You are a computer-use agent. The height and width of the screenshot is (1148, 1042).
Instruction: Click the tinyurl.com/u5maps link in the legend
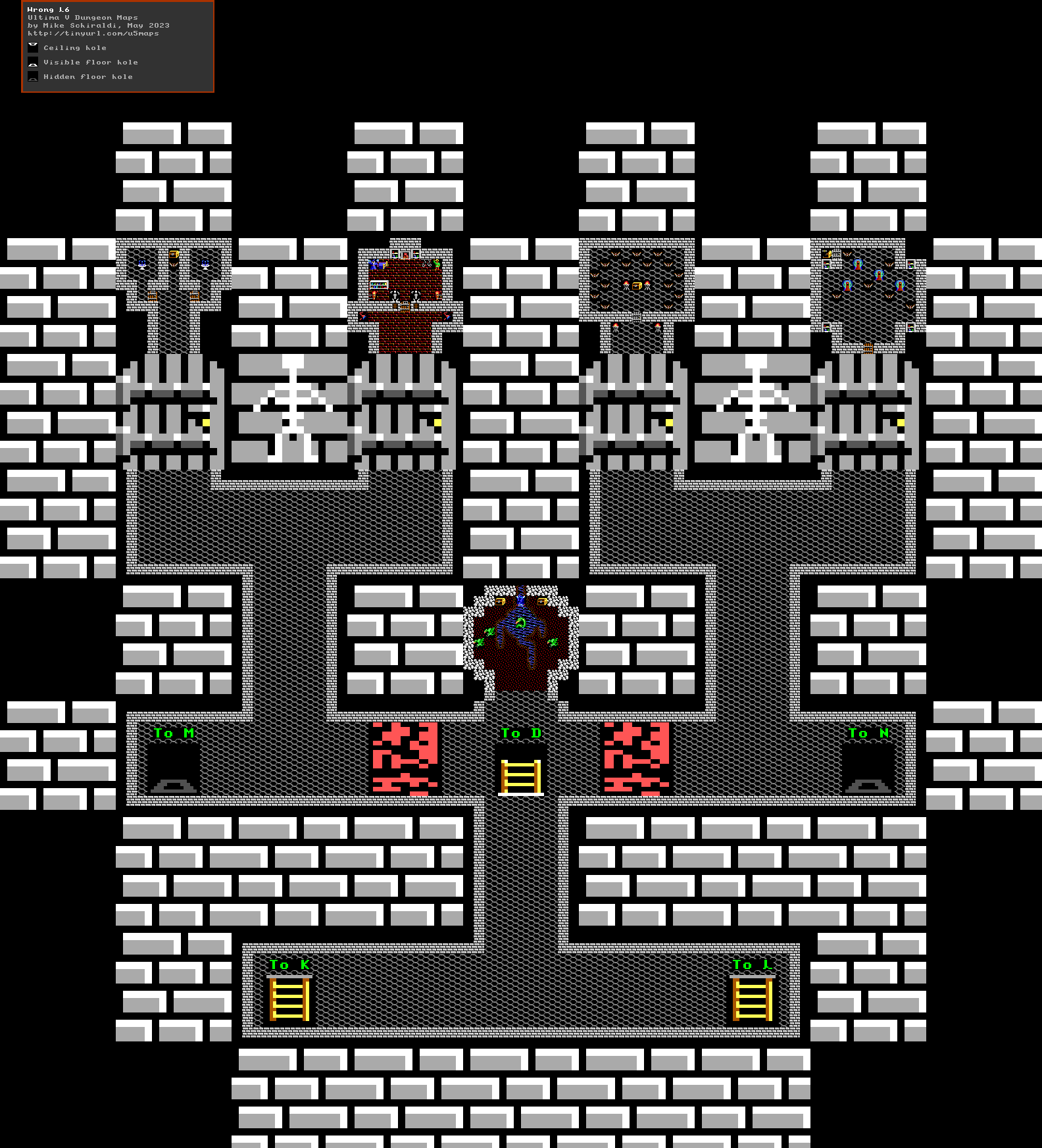click(x=93, y=34)
